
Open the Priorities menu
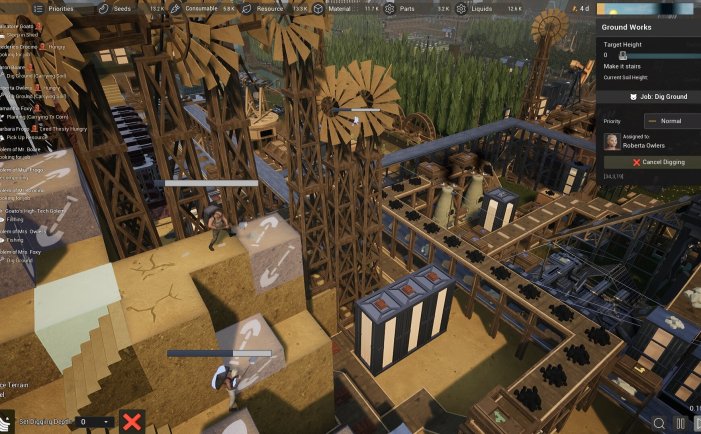click(54, 8)
